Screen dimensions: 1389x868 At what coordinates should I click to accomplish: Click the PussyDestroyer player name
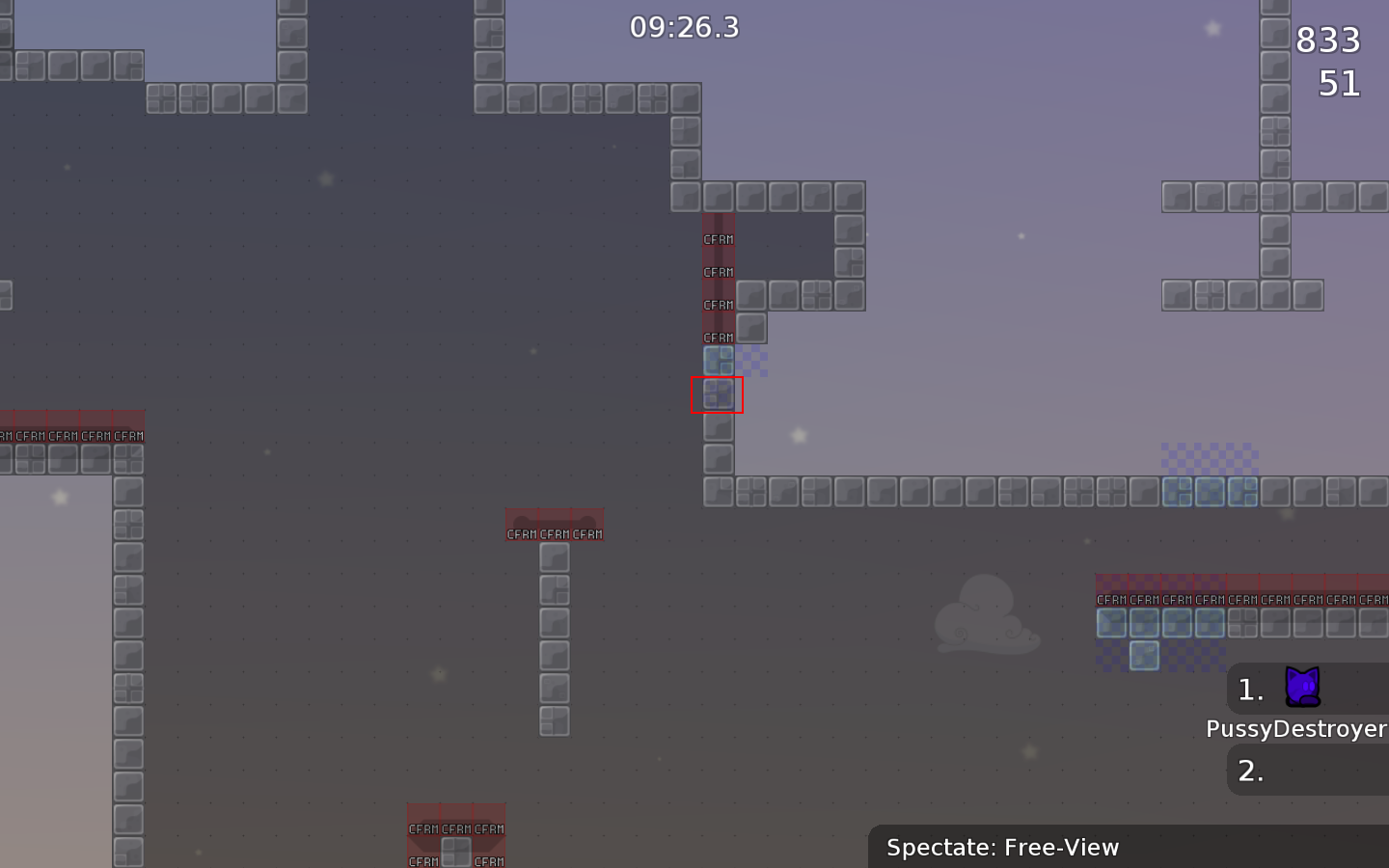(1296, 729)
